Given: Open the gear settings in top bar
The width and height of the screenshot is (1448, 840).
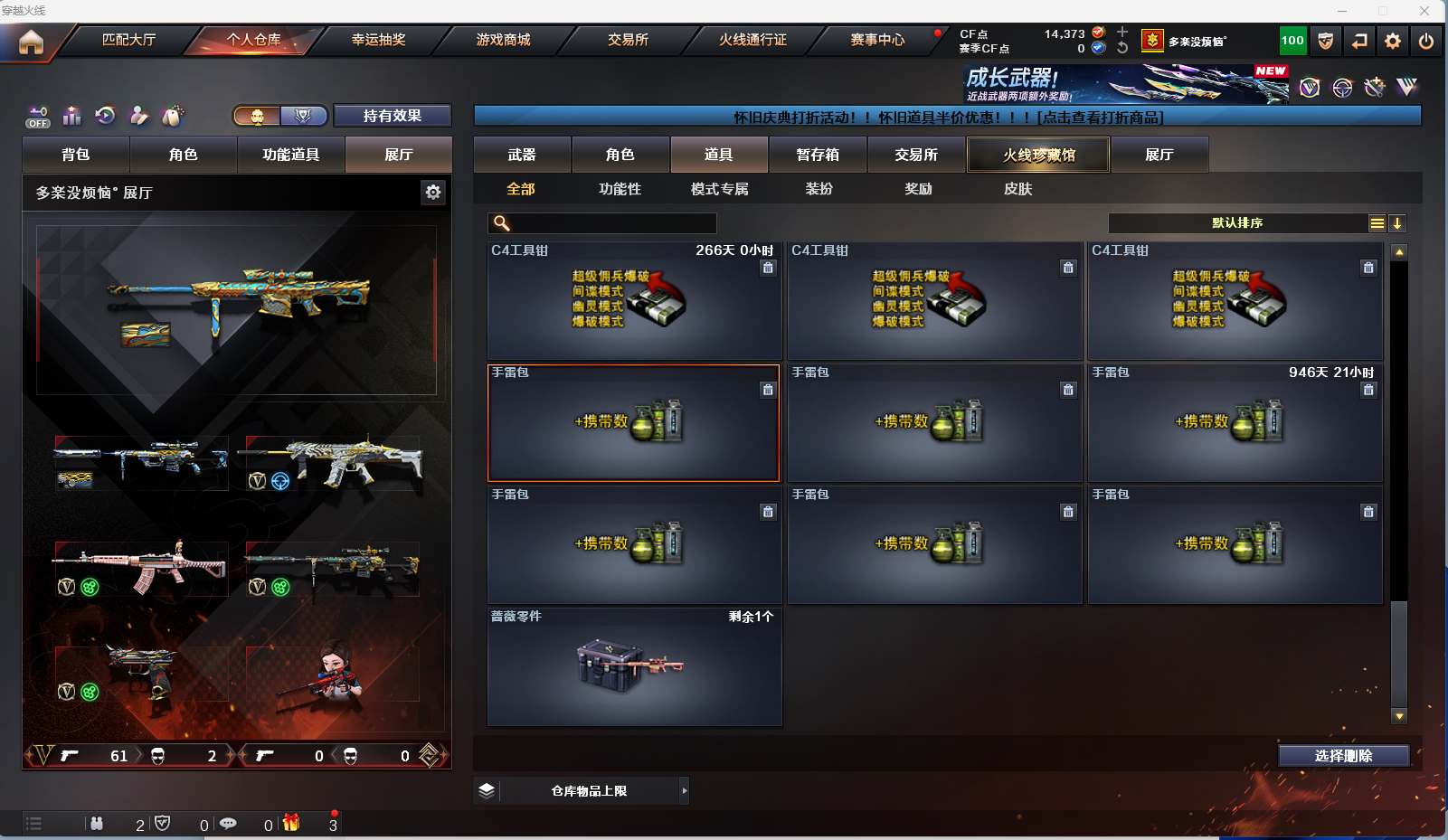Looking at the screenshot, I should (x=1393, y=41).
